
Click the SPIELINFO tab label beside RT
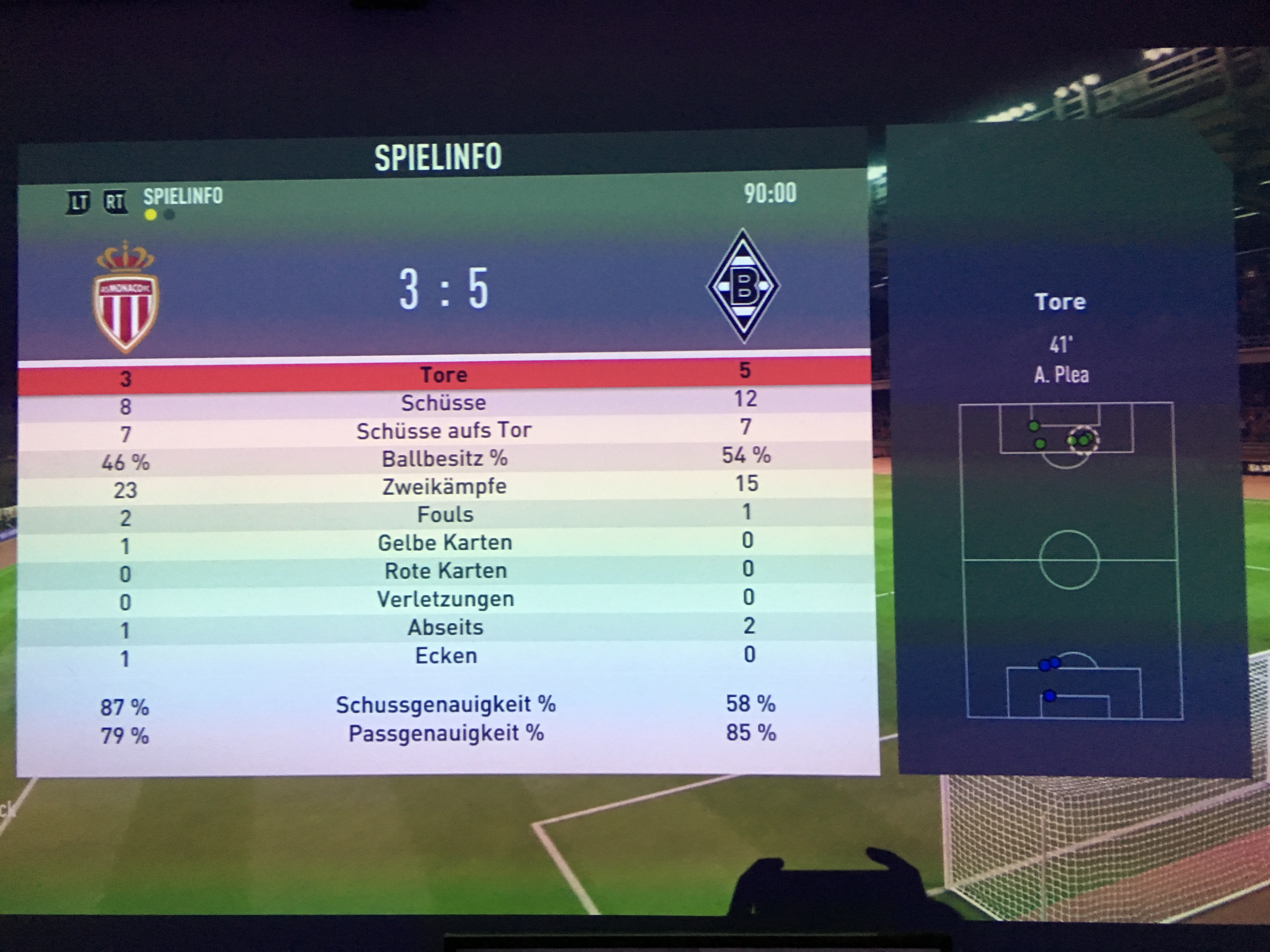click(183, 197)
